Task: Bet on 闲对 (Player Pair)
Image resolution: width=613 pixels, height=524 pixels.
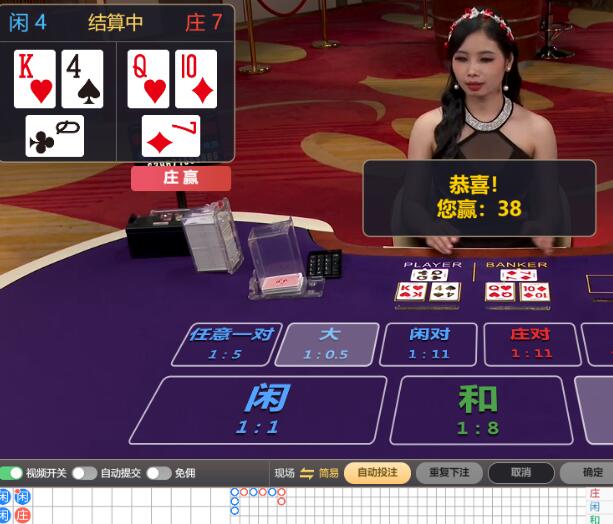Action: (429, 343)
